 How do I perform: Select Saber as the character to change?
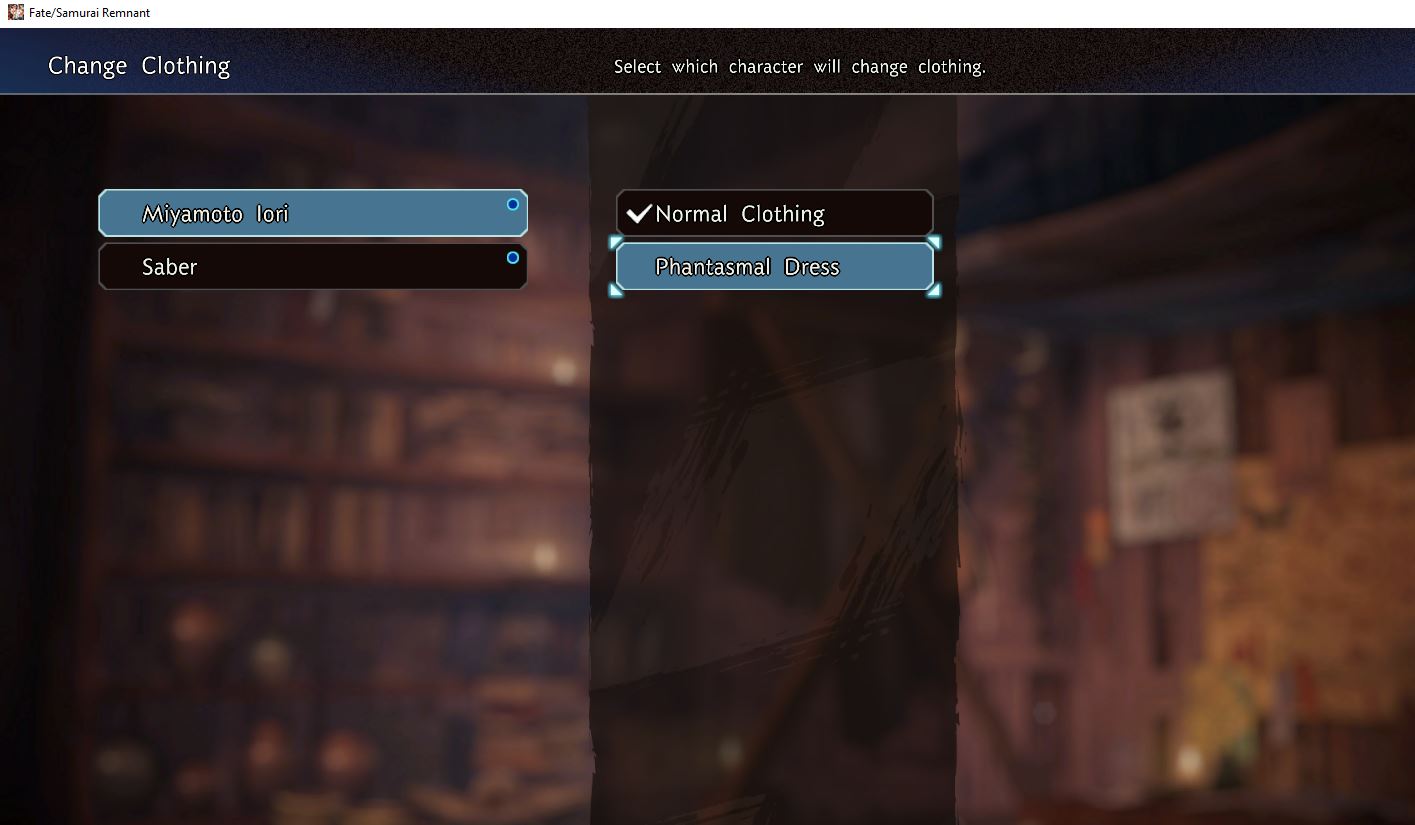coord(312,266)
